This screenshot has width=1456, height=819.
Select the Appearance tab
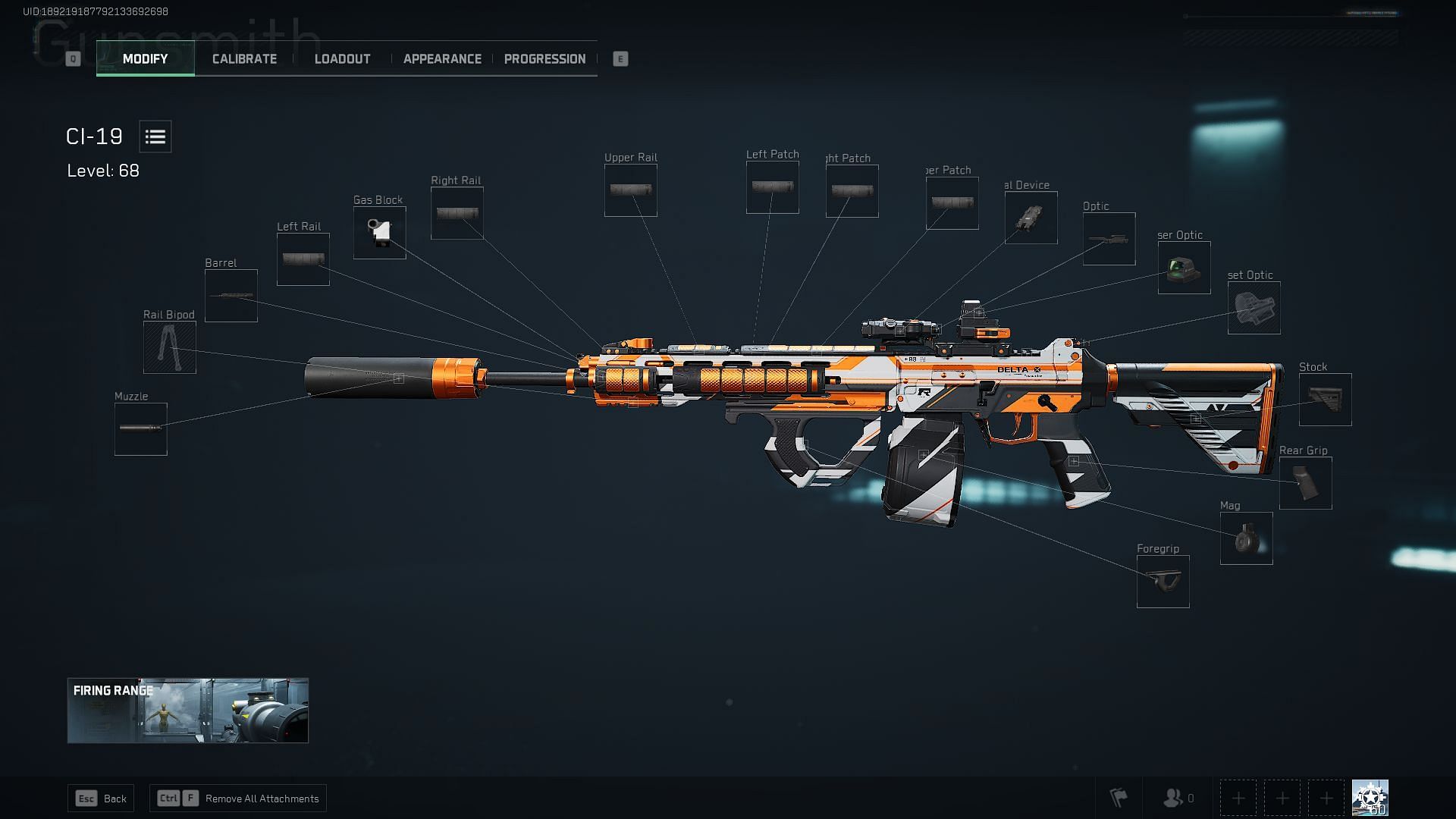click(x=442, y=59)
